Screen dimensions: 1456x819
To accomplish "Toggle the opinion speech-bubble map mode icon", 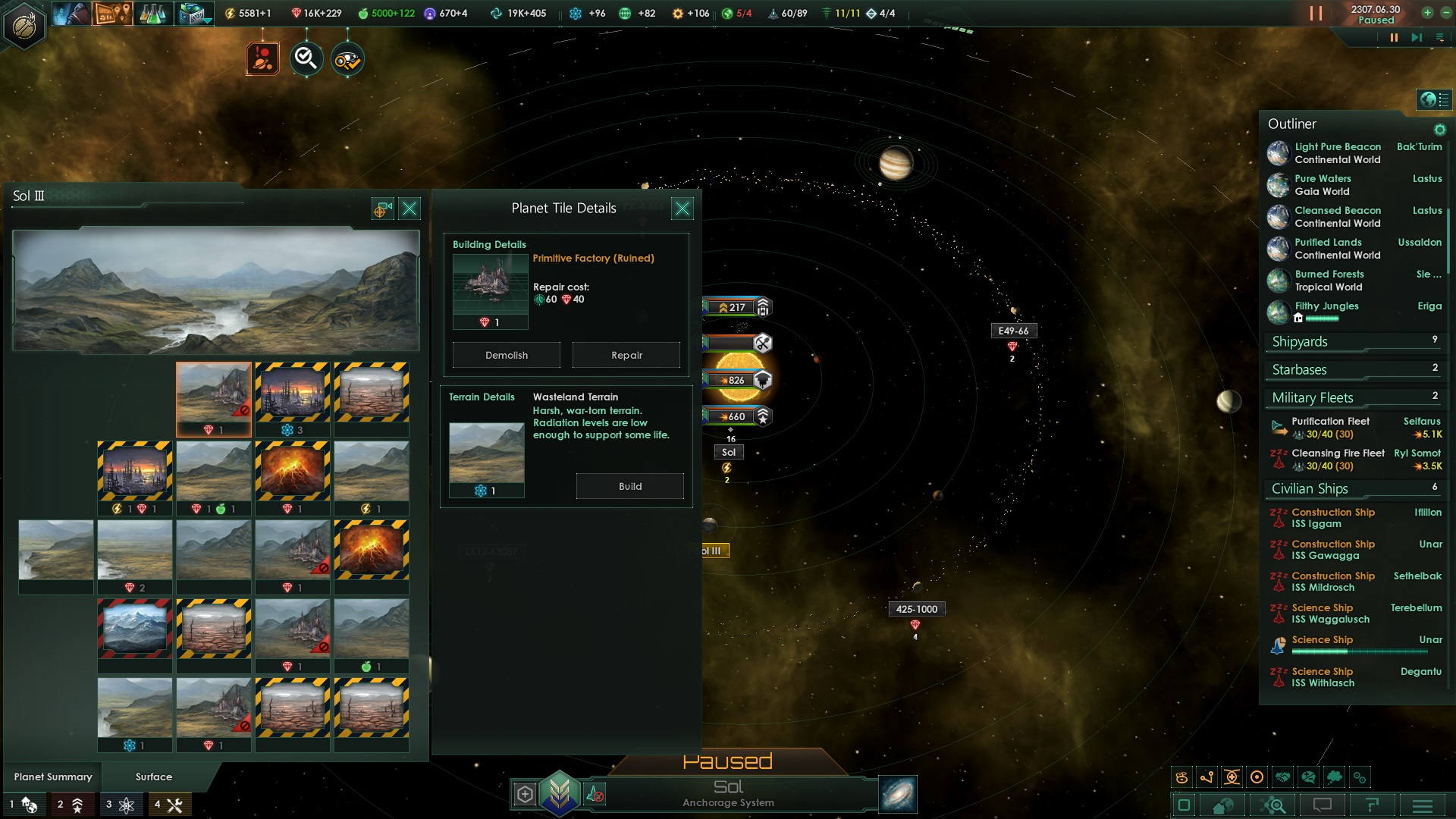I will click(1307, 777).
